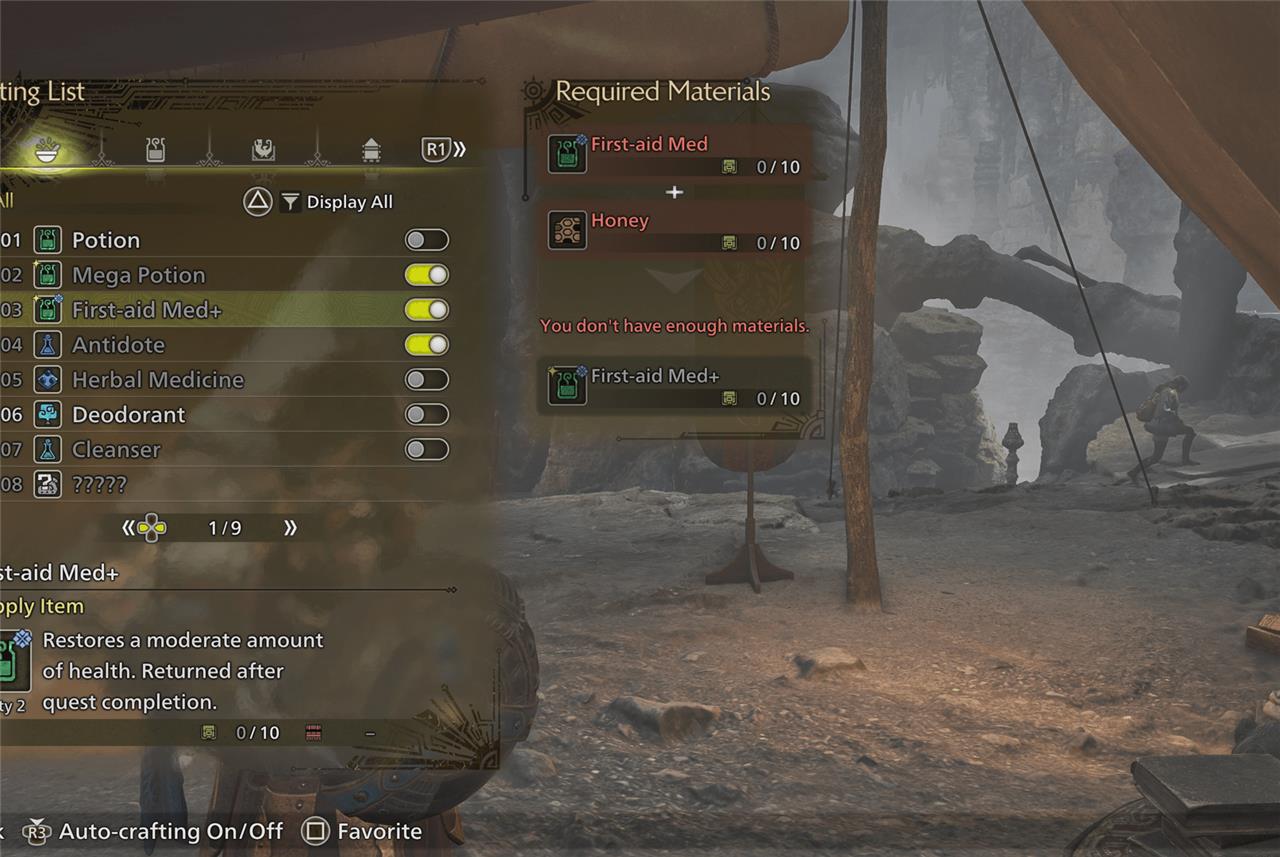This screenshot has height=857, width=1280.
Task: Enable the Cleanser auto-crafting toggle
Action: pyautogui.click(x=427, y=450)
